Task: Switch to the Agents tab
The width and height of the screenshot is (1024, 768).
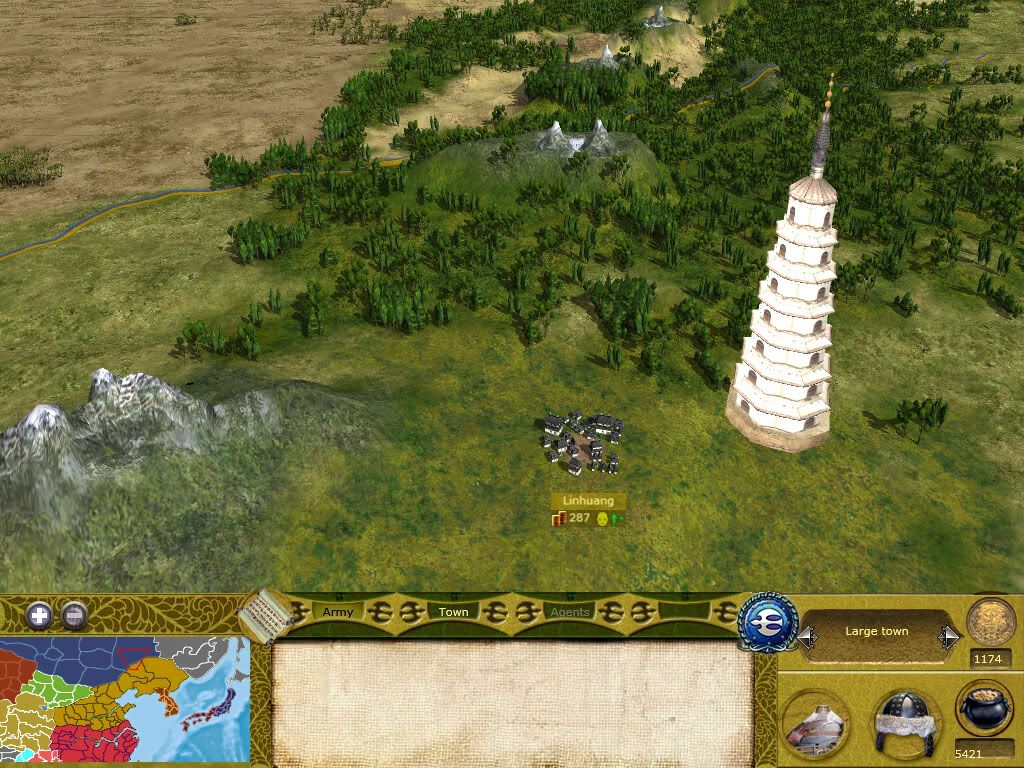Action: (570, 612)
